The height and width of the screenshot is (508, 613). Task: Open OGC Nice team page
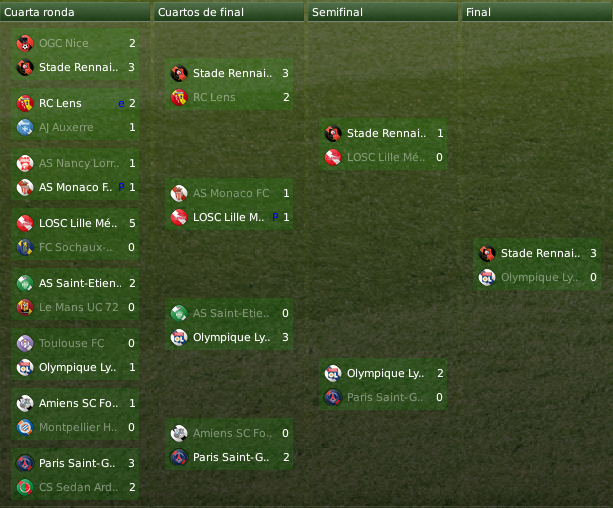pyautogui.click(x=64, y=44)
